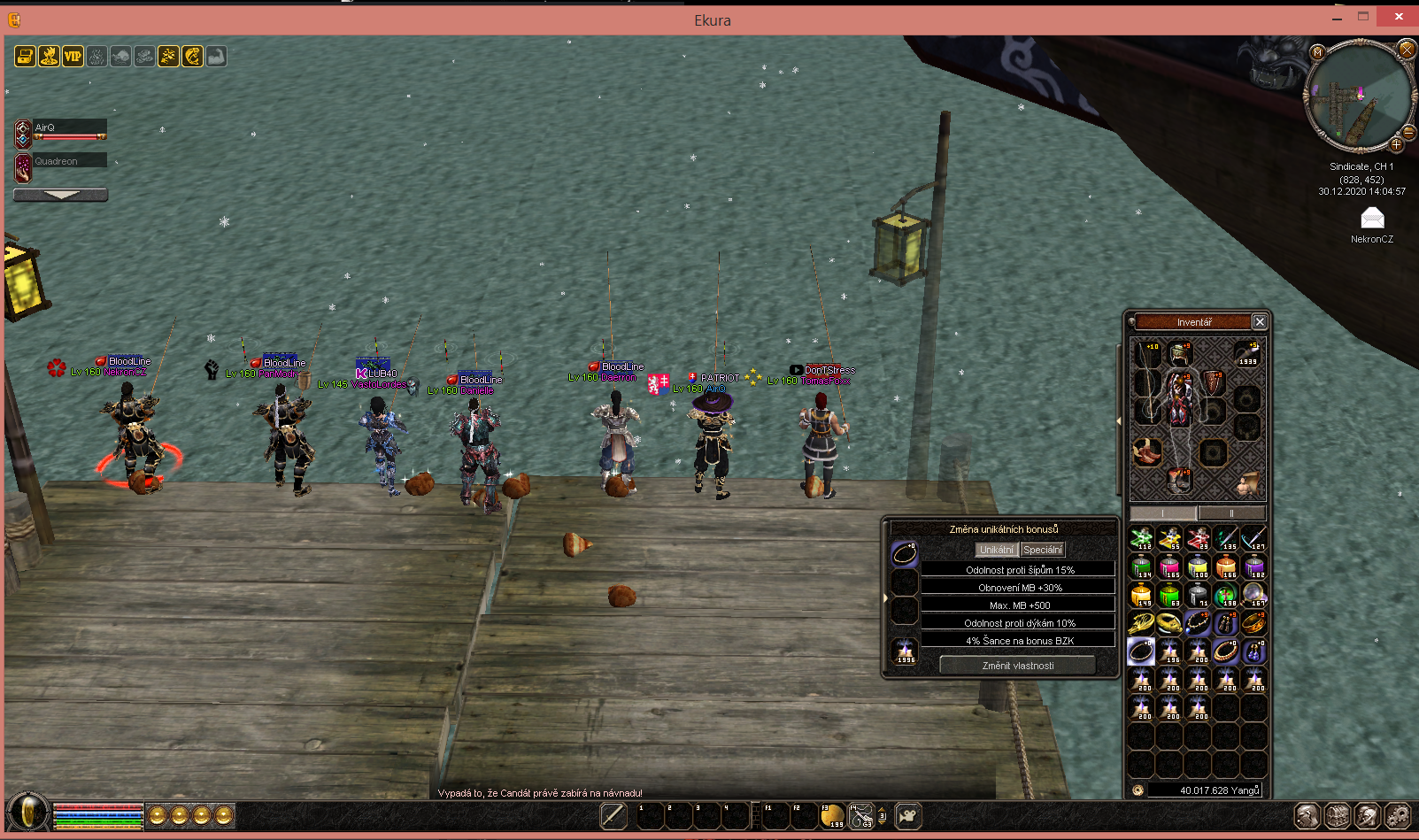Select the Unikátní bonus tab
Viewport: 1419px width, 840px height.
pyautogui.click(x=997, y=550)
